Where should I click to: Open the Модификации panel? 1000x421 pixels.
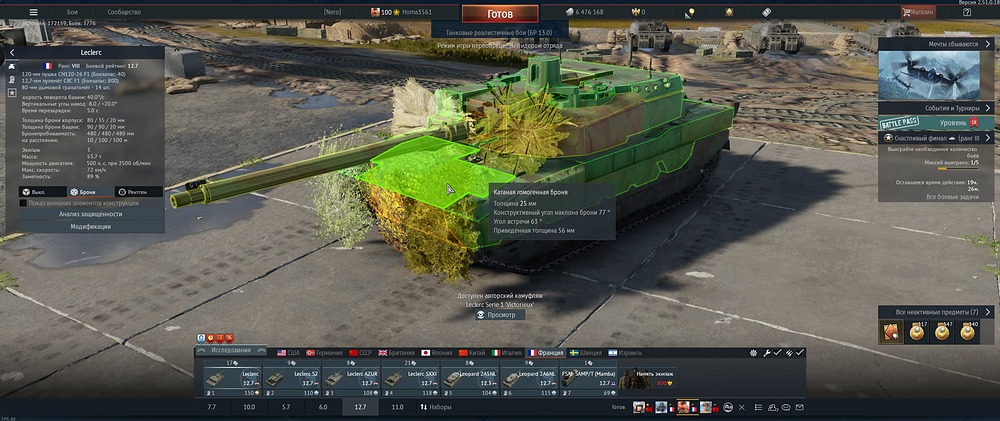pyautogui.click(x=88, y=226)
